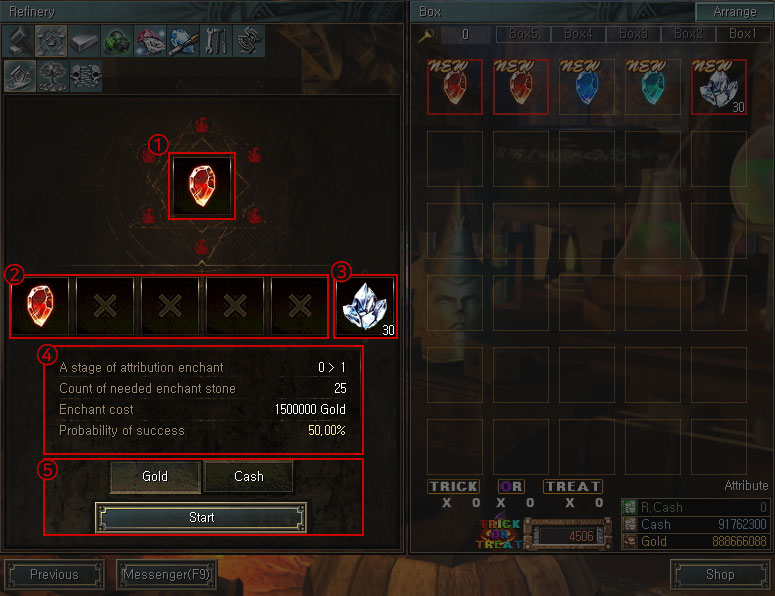
Task: Click the white enchant stone slot in Refinery
Action: click(366, 305)
